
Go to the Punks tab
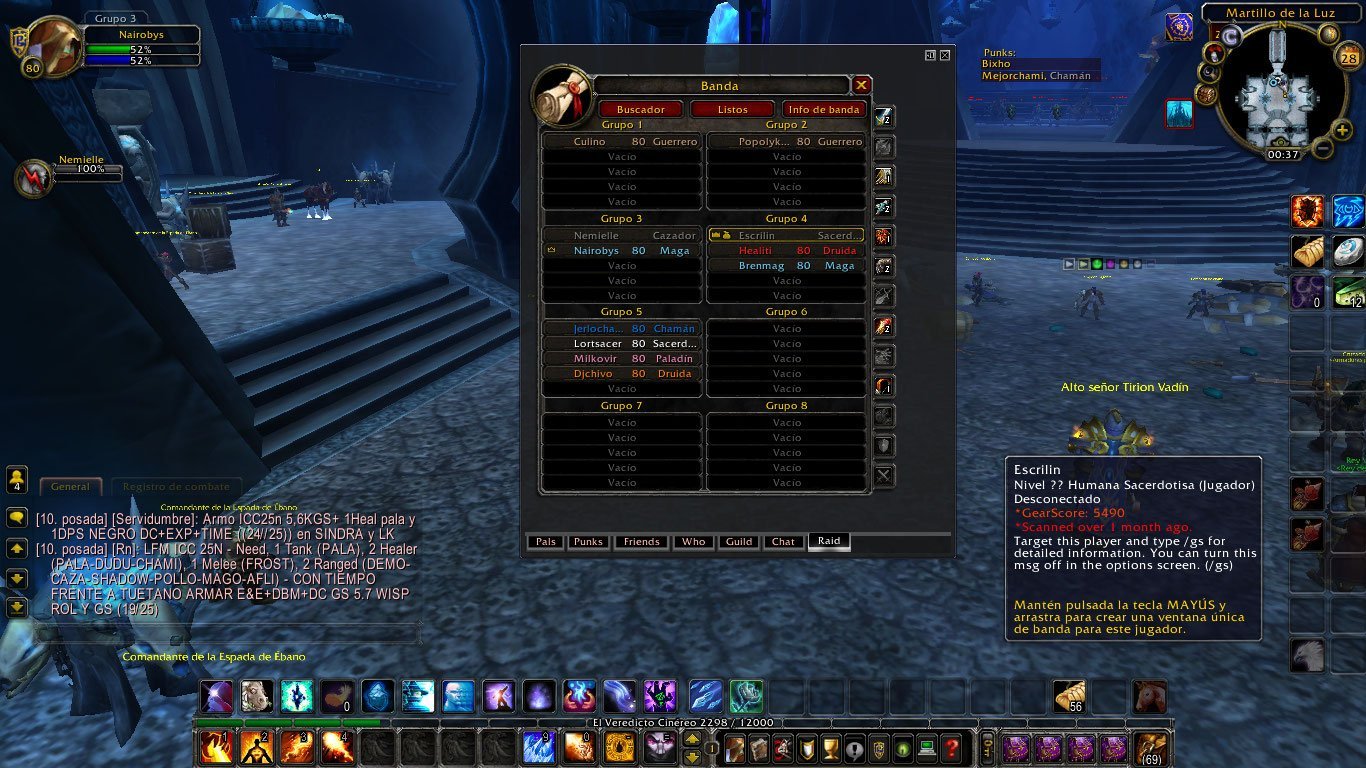coord(588,542)
